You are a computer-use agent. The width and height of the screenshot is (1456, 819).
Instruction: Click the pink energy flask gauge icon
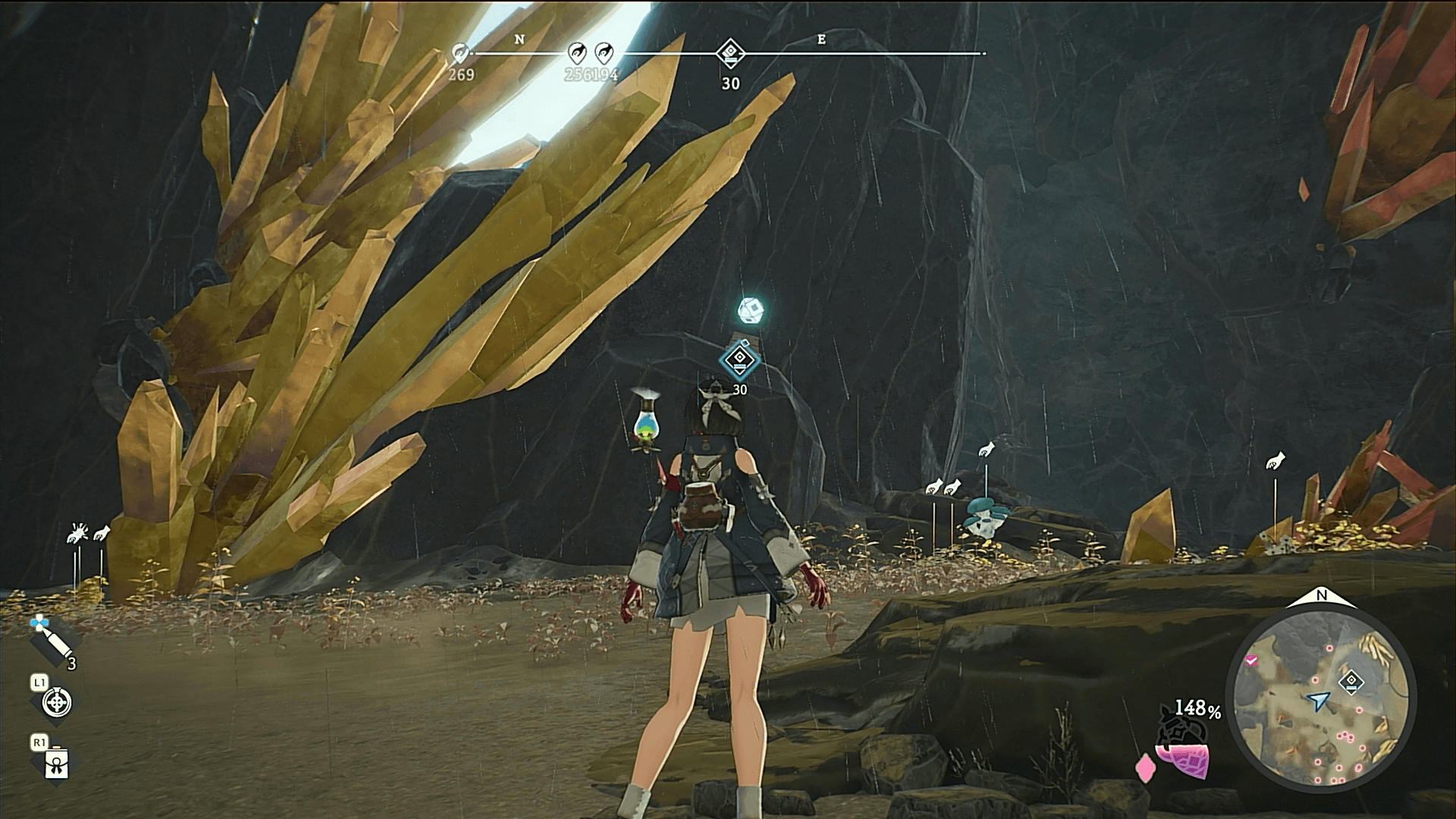coord(1181,751)
